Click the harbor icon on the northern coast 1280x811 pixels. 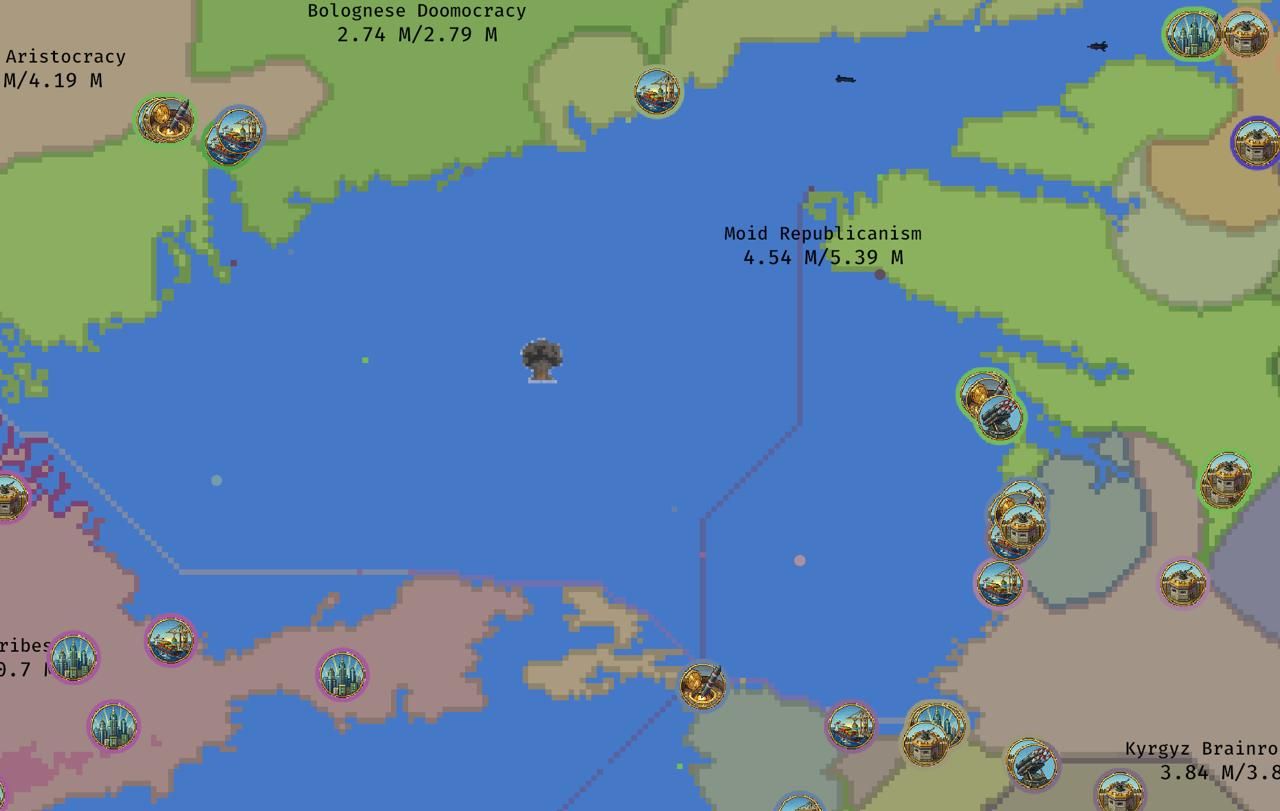(655, 90)
